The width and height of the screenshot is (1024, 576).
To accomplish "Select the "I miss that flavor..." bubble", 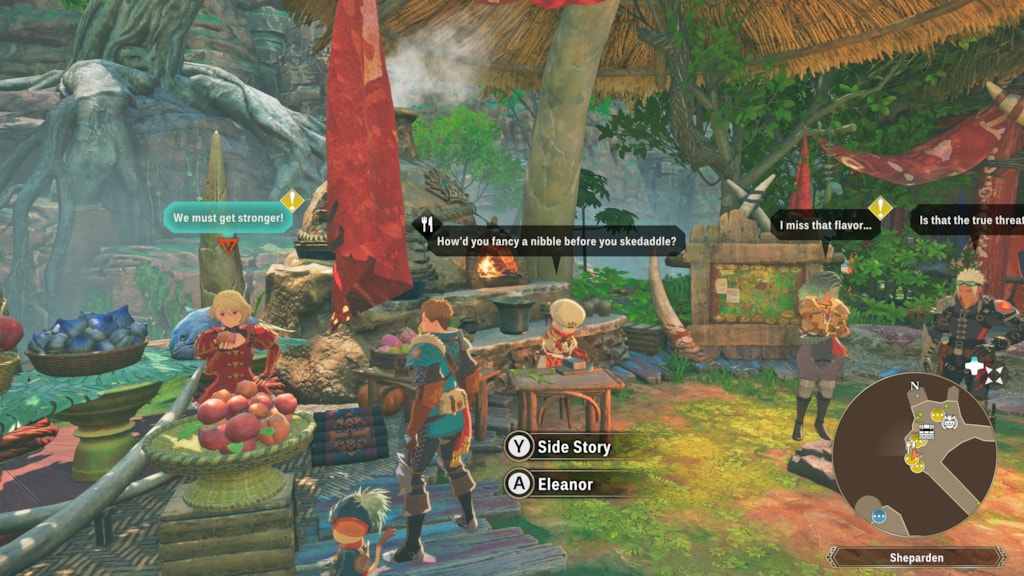I will click(x=825, y=225).
